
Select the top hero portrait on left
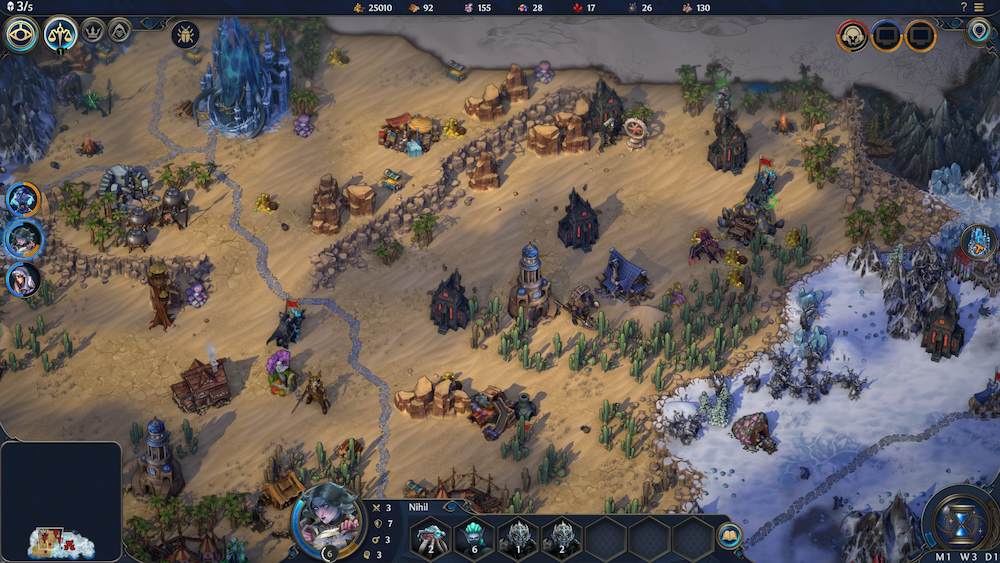23,199
